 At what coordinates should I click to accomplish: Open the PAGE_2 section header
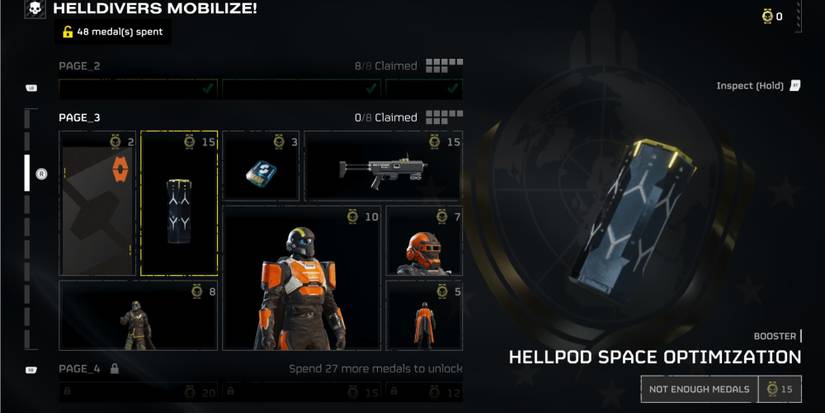pyautogui.click(x=80, y=66)
